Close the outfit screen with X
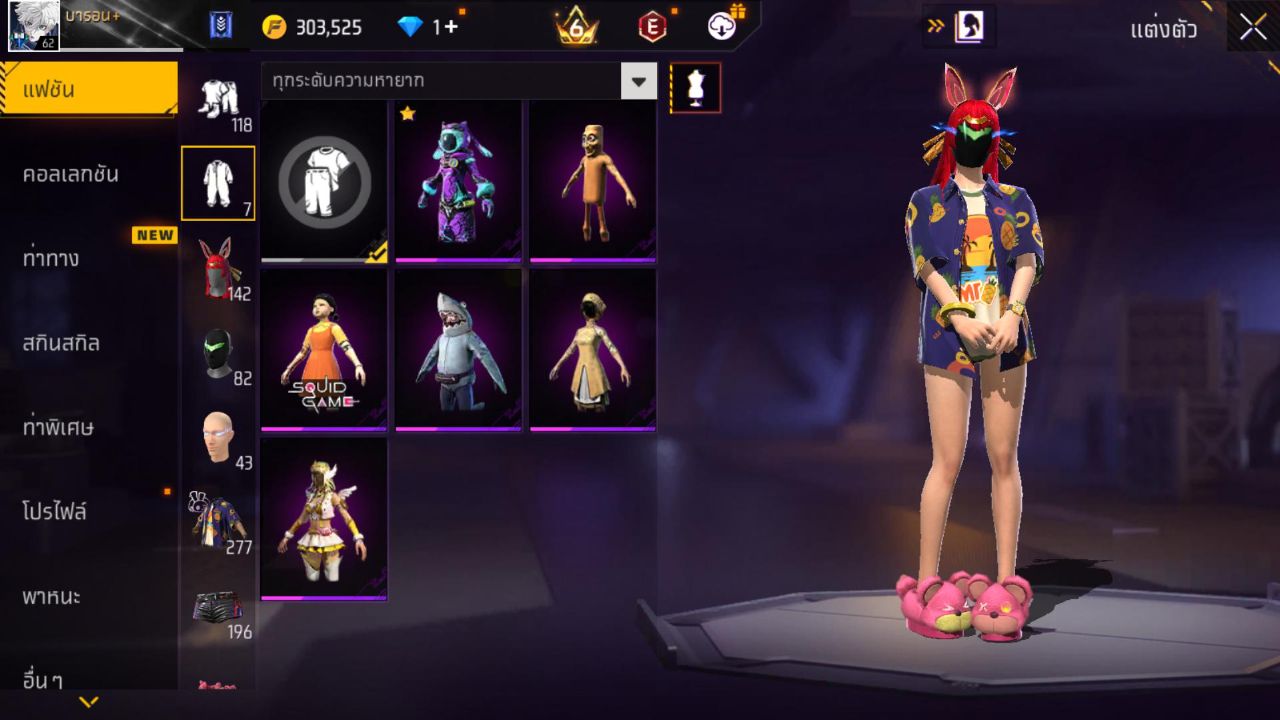This screenshot has width=1280, height=720. pos(1253,28)
